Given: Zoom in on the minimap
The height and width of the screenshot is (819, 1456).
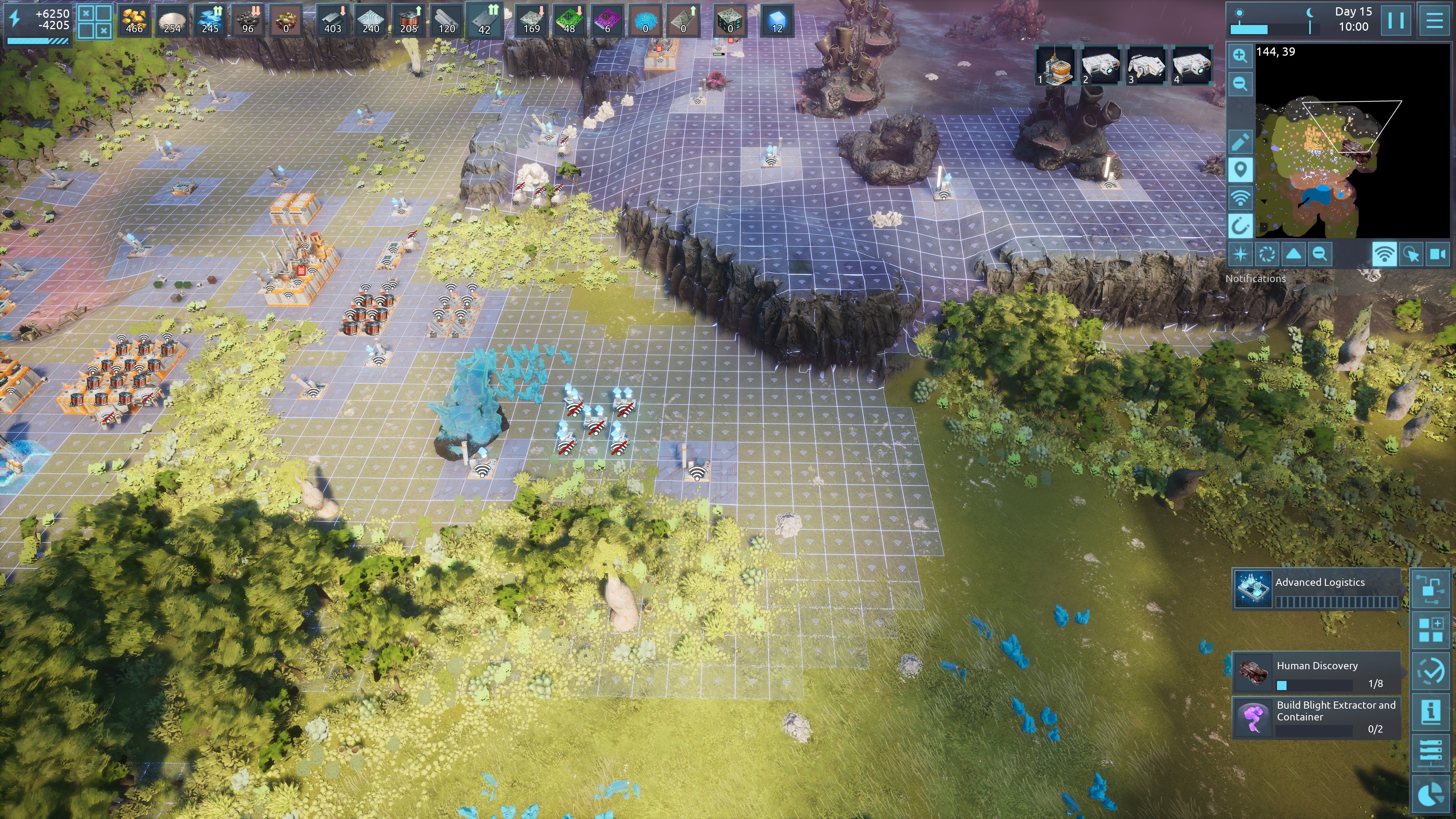Looking at the screenshot, I should tap(1240, 55).
